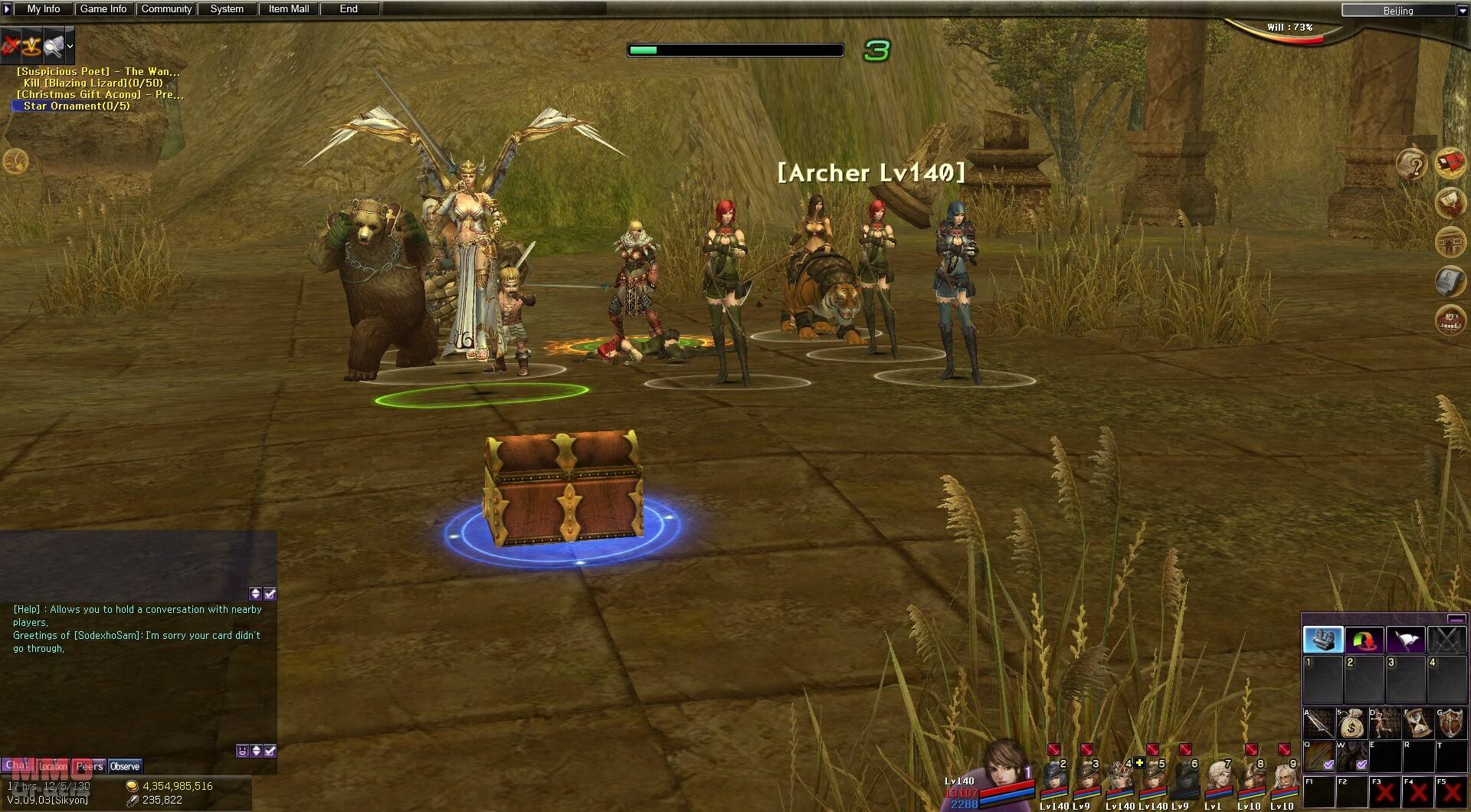
Task: Activate the hourglass skill icon
Action: point(1418,723)
